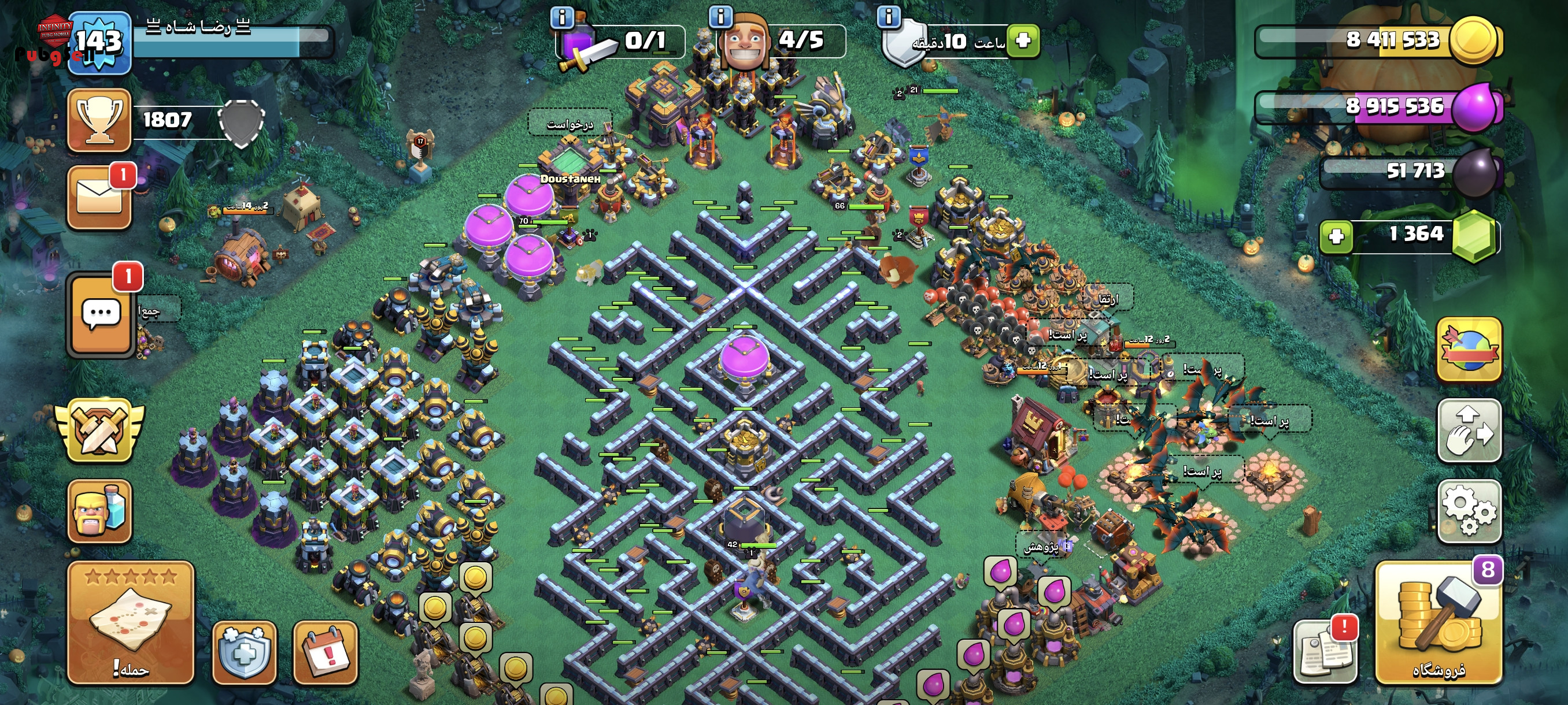Open the news papers button
The image size is (1568, 705).
(1325, 651)
